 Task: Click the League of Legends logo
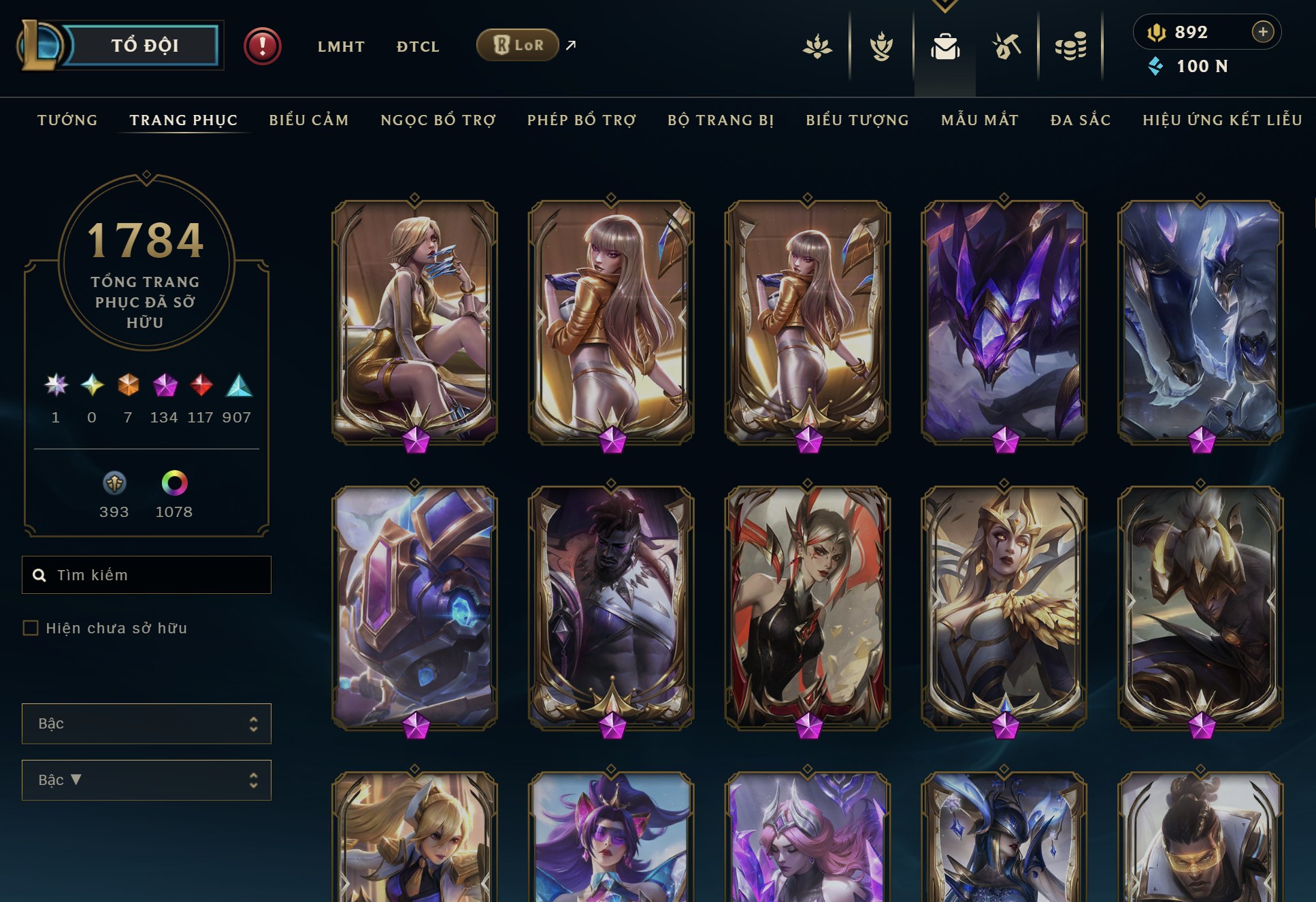coord(41,44)
